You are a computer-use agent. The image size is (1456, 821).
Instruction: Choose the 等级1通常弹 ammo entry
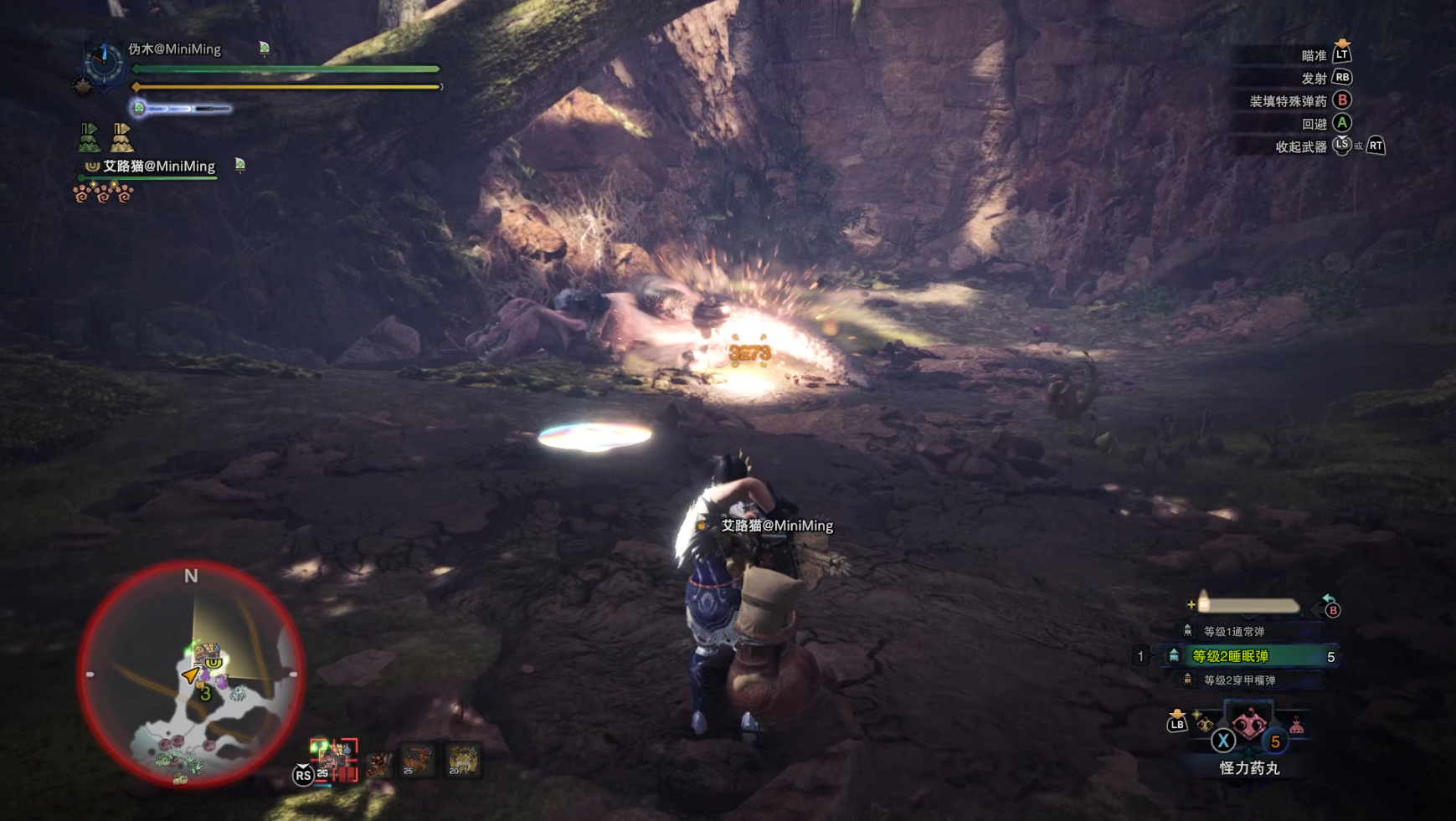coord(1233,631)
